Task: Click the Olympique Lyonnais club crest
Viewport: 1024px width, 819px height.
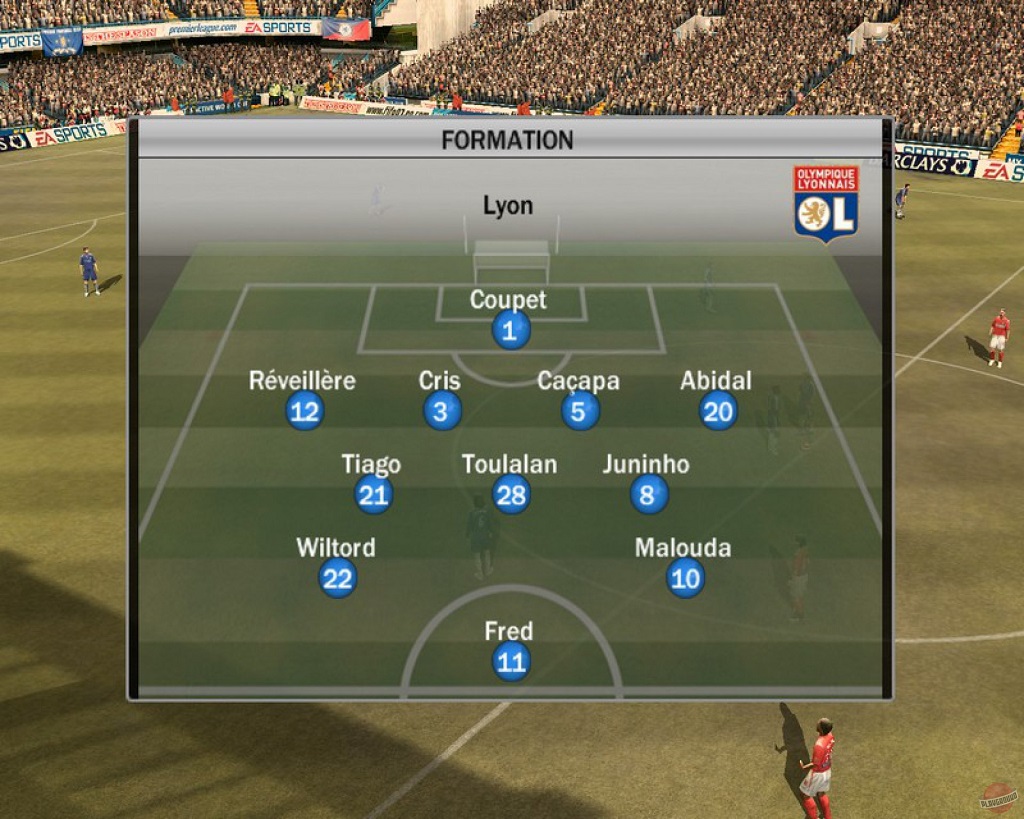Action: (x=826, y=203)
